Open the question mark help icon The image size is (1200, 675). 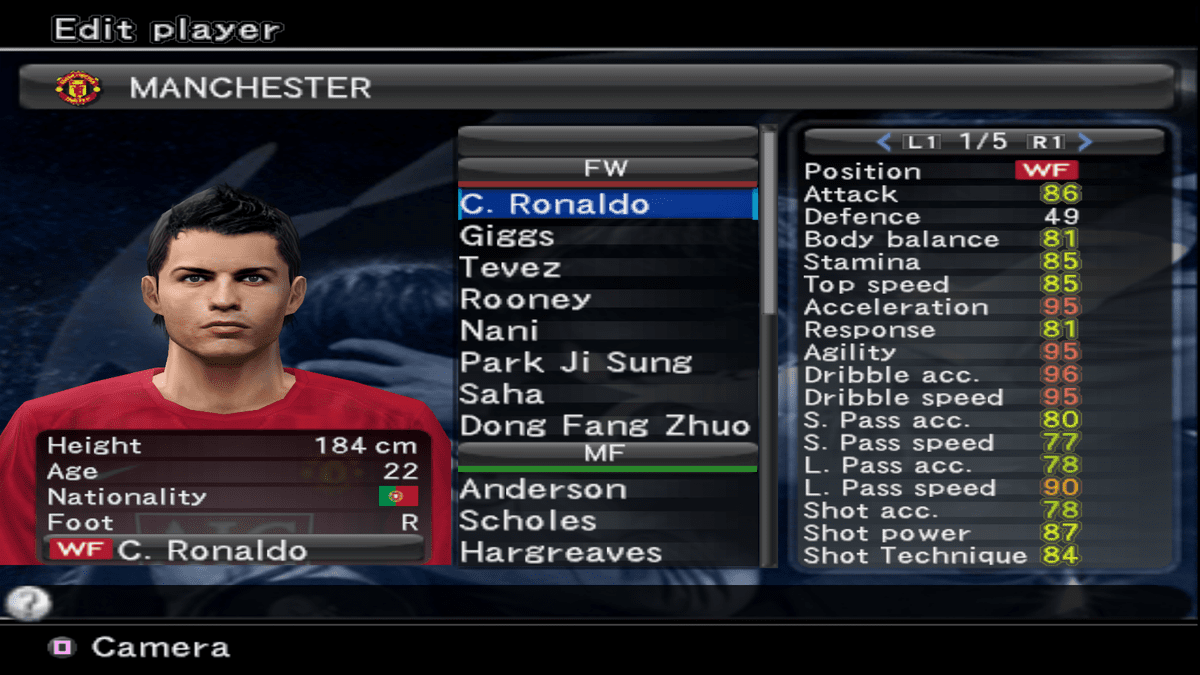(28, 602)
